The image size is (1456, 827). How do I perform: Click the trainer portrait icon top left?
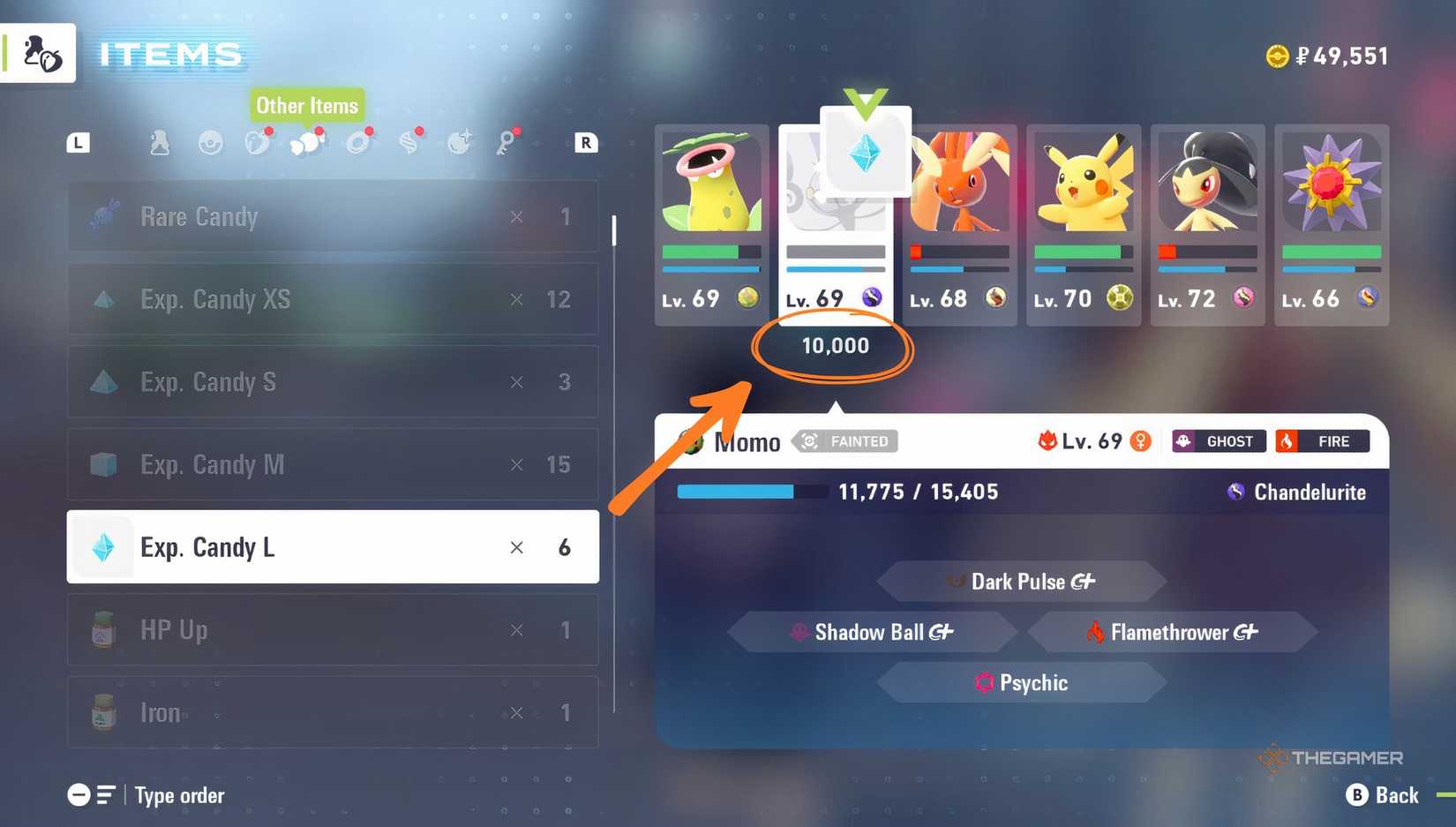38,53
